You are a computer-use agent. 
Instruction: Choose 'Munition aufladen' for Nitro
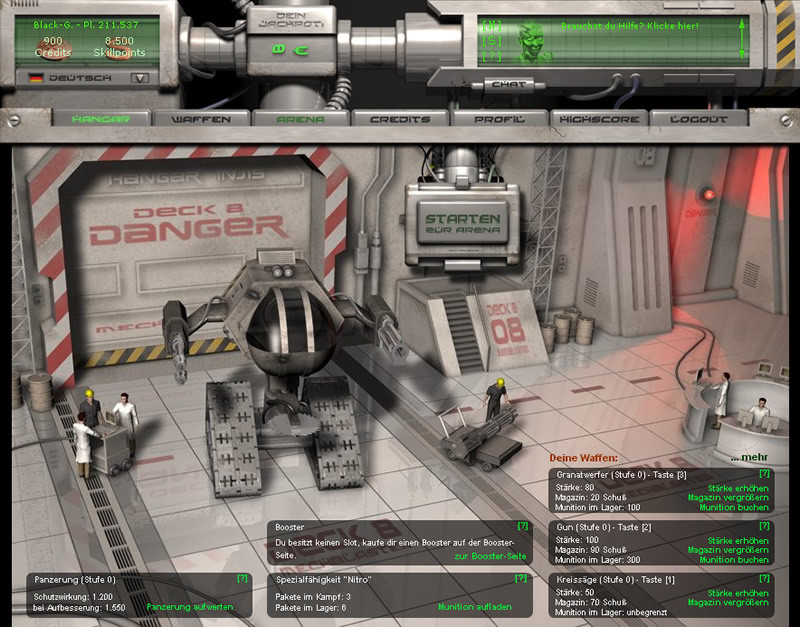475,607
